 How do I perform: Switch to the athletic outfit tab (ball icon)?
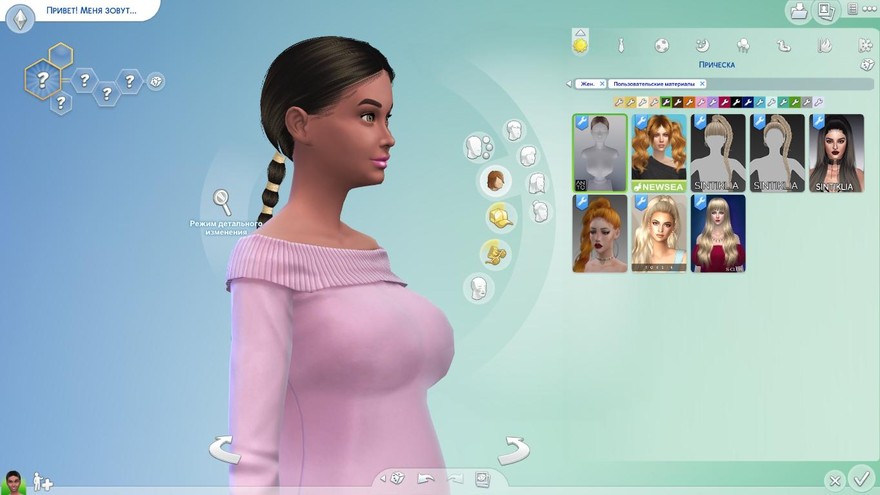pyautogui.click(x=662, y=45)
